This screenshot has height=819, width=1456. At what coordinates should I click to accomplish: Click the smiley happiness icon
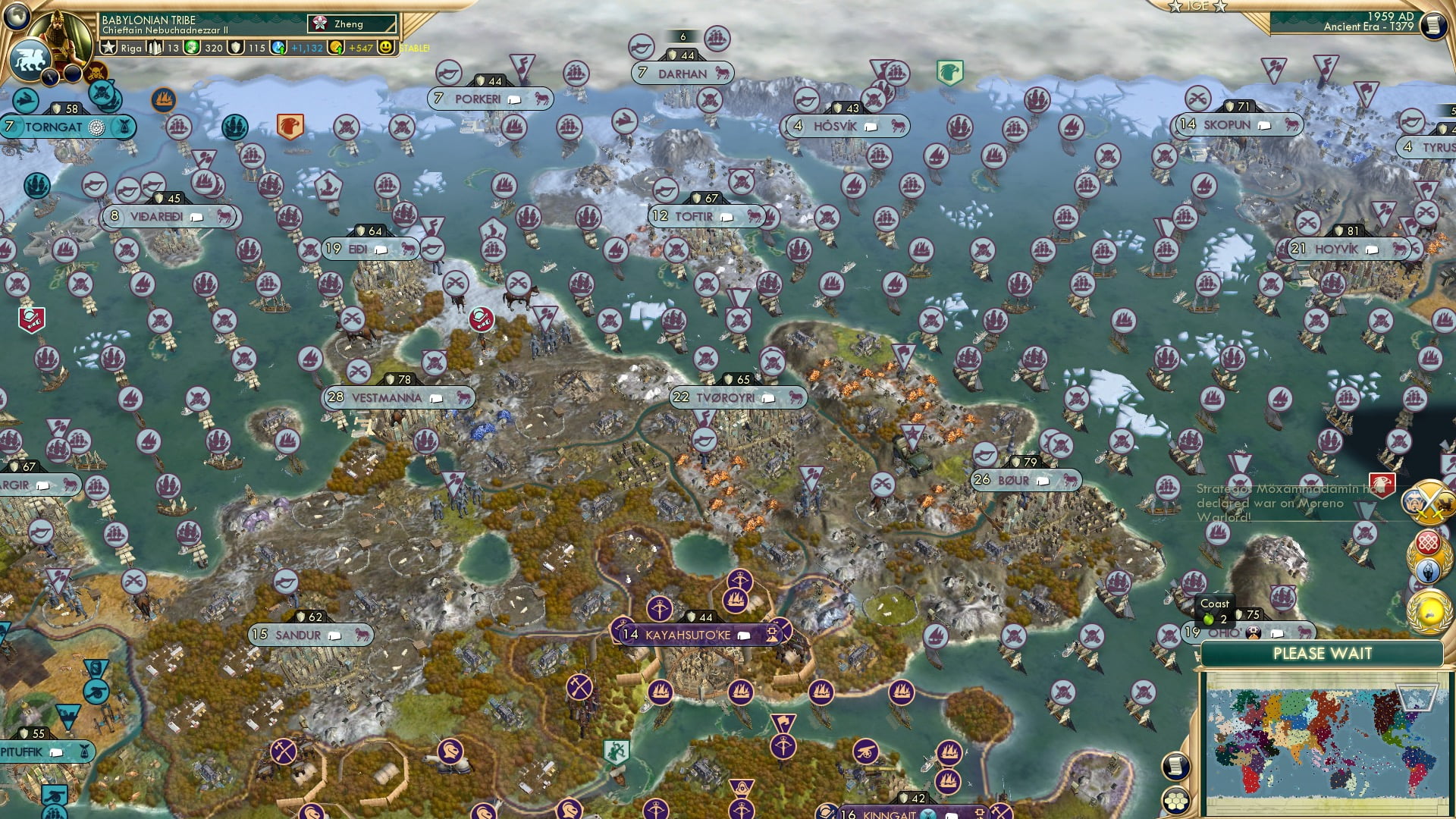click(386, 48)
